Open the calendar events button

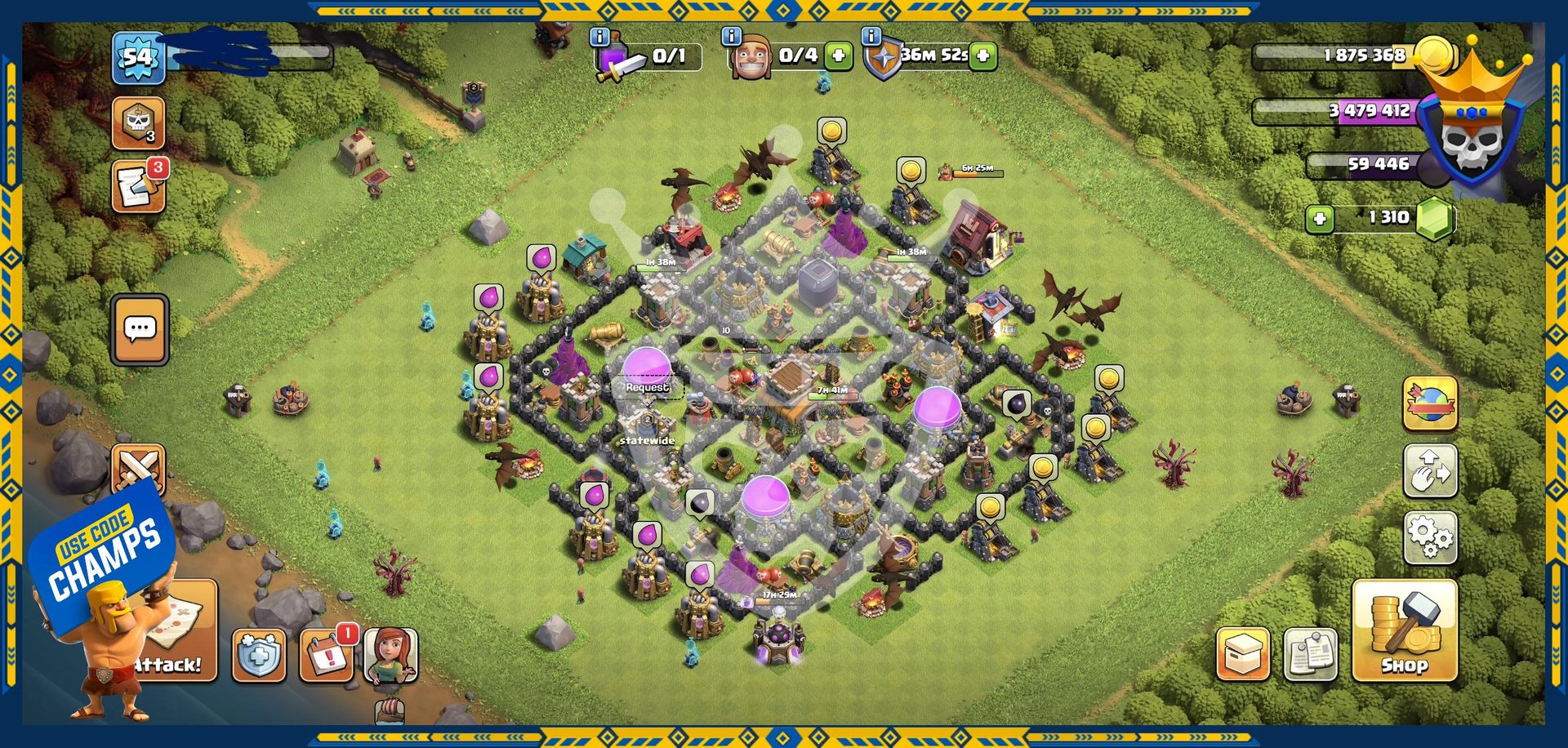[327, 655]
